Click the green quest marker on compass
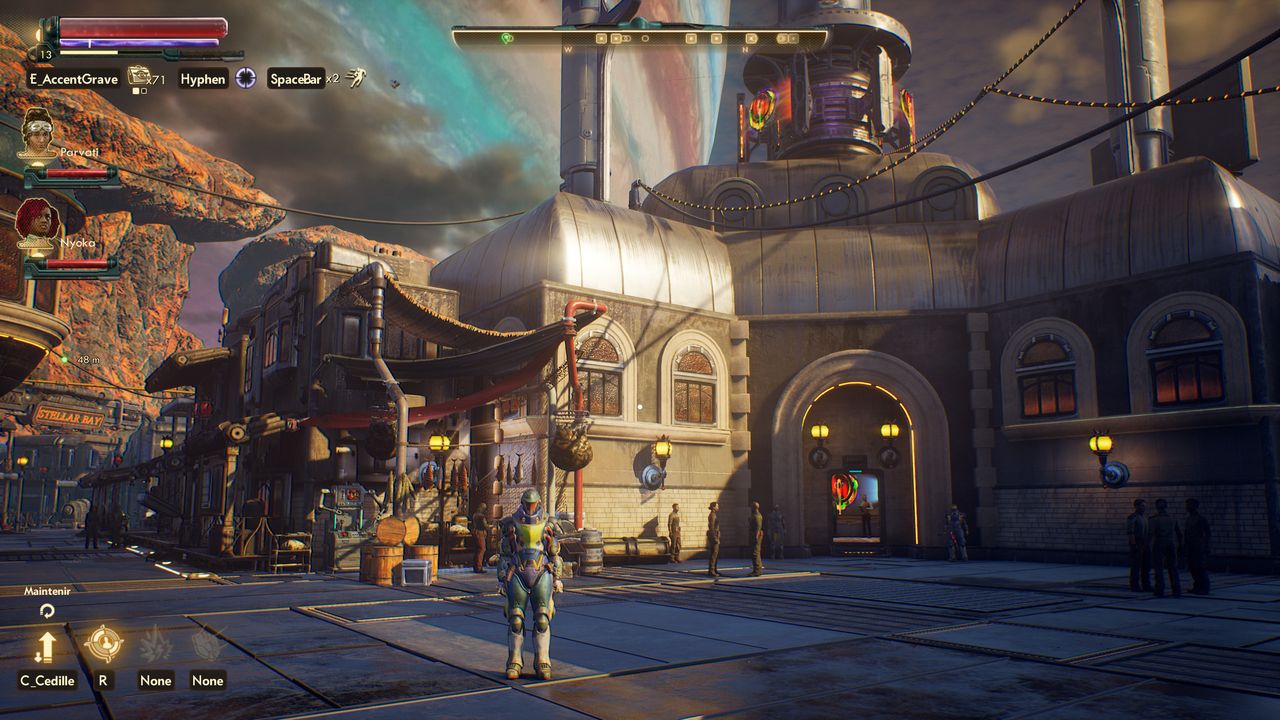Image resolution: width=1280 pixels, height=720 pixels. (x=507, y=38)
